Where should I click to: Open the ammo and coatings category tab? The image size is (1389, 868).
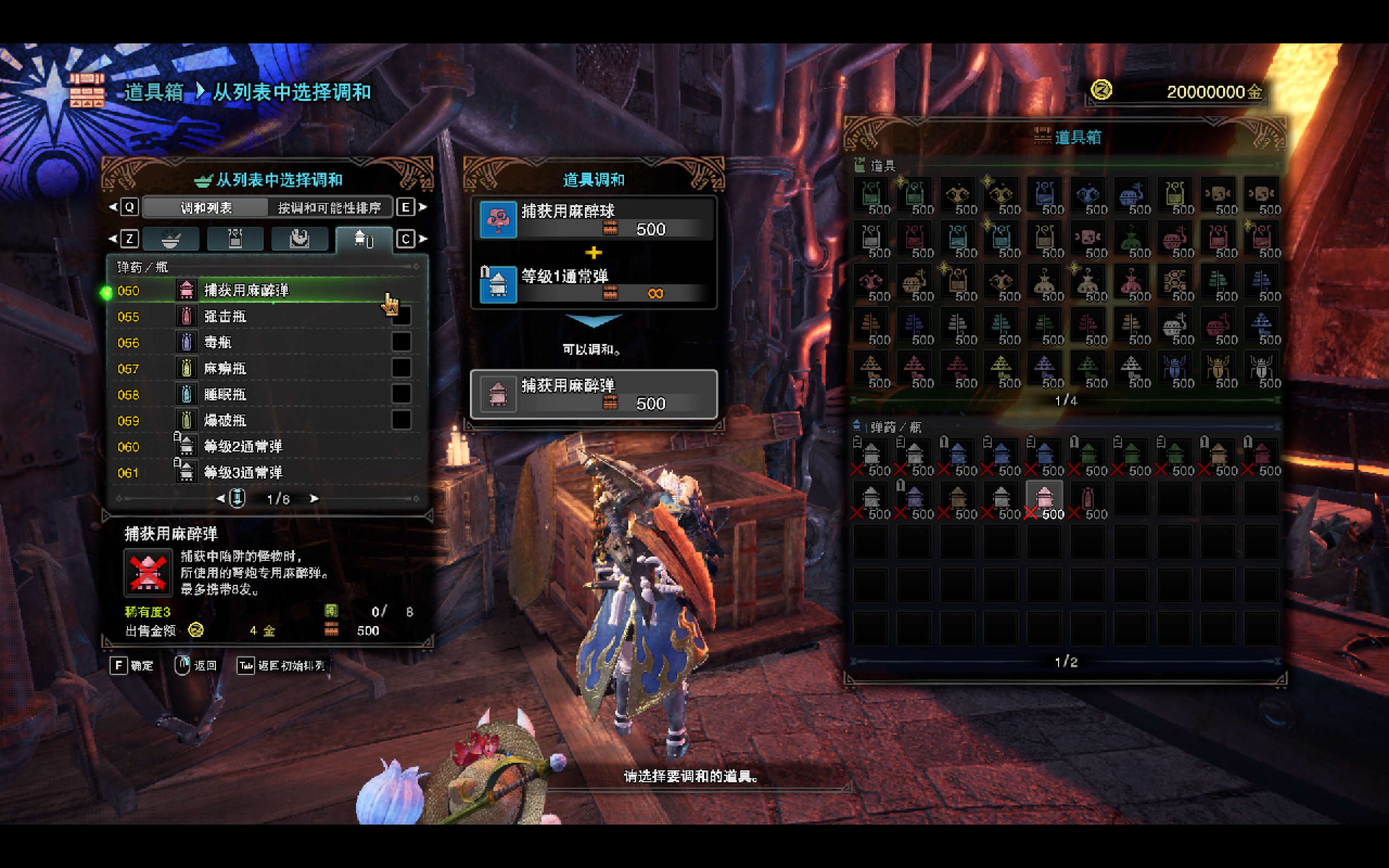click(x=364, y=239)
